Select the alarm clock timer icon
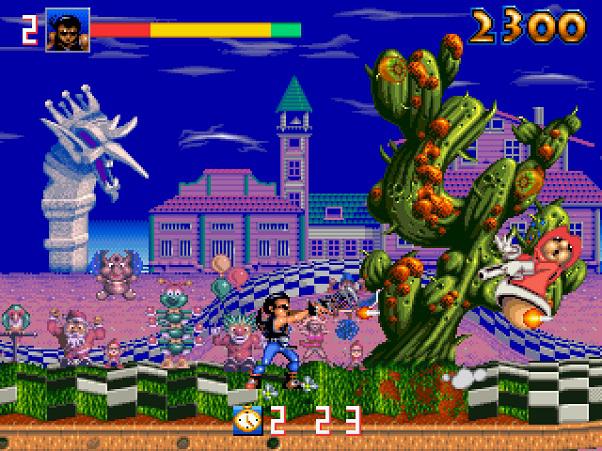 pos(247,420)
